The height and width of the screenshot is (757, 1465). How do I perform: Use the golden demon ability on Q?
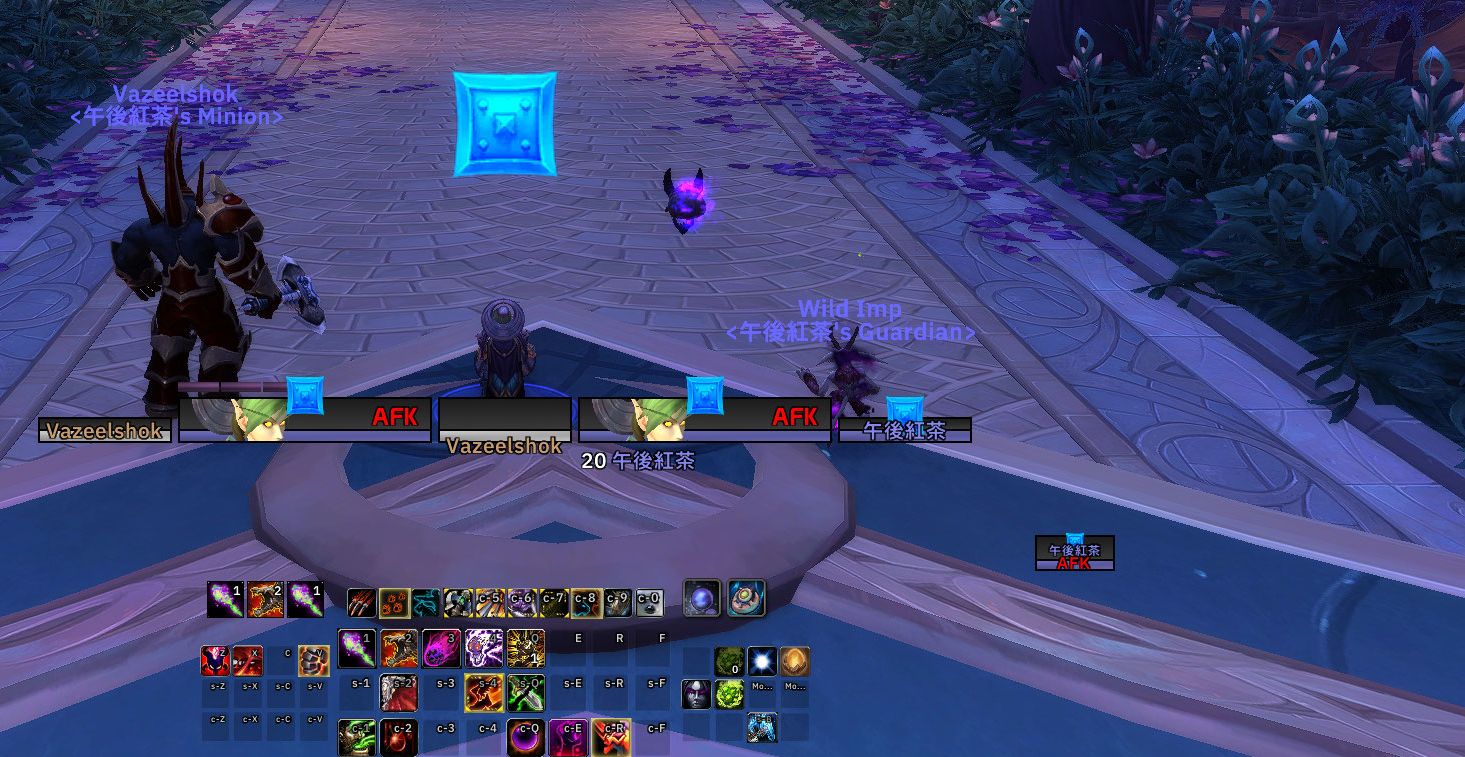[525, 649]
